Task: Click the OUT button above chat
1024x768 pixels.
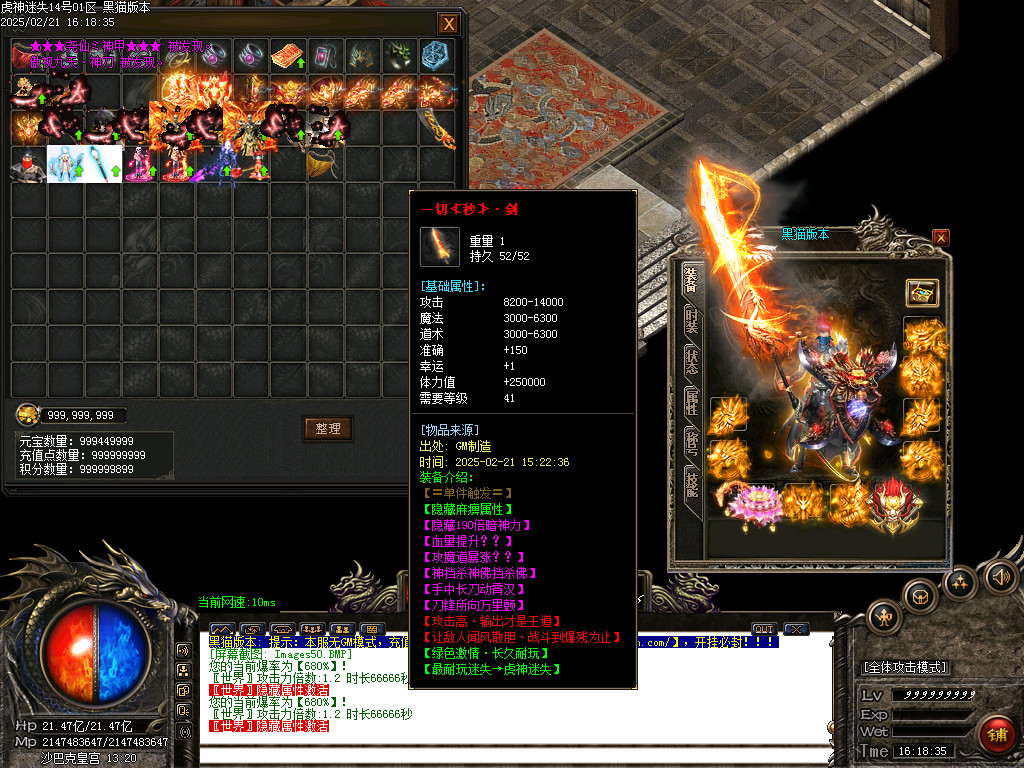Action: [764, 629]
